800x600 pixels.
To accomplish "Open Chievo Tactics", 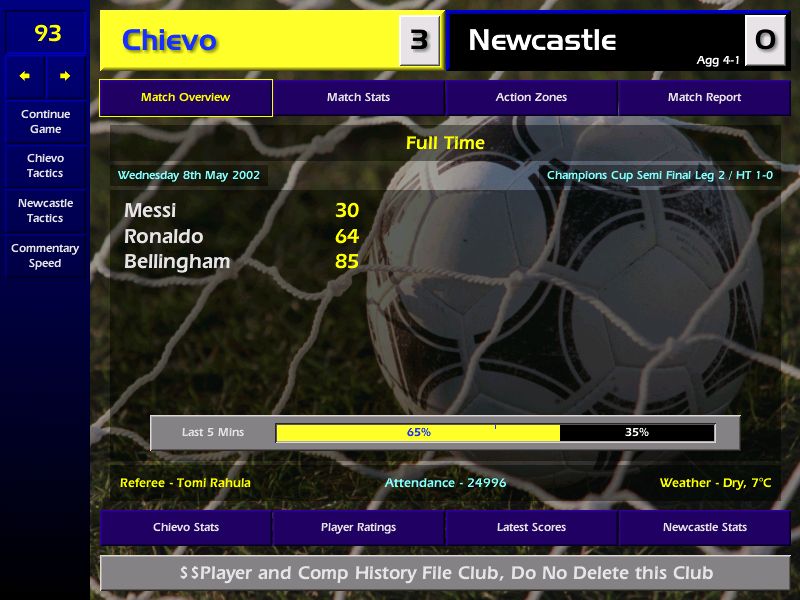I will (x=45, y=165).
